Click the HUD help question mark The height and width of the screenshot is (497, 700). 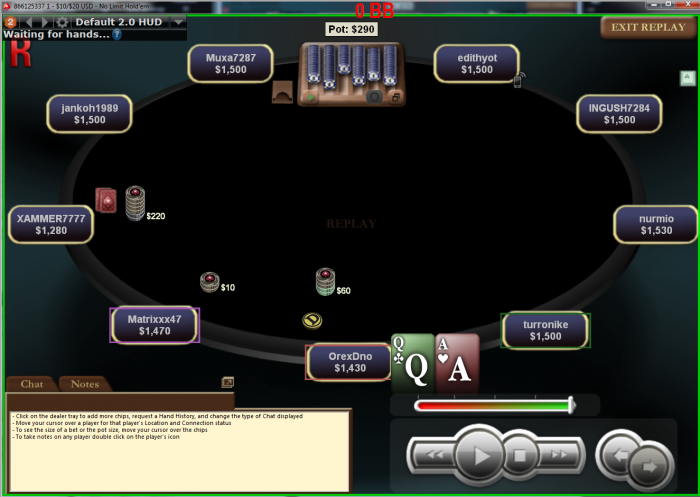(x=117, y=34)
